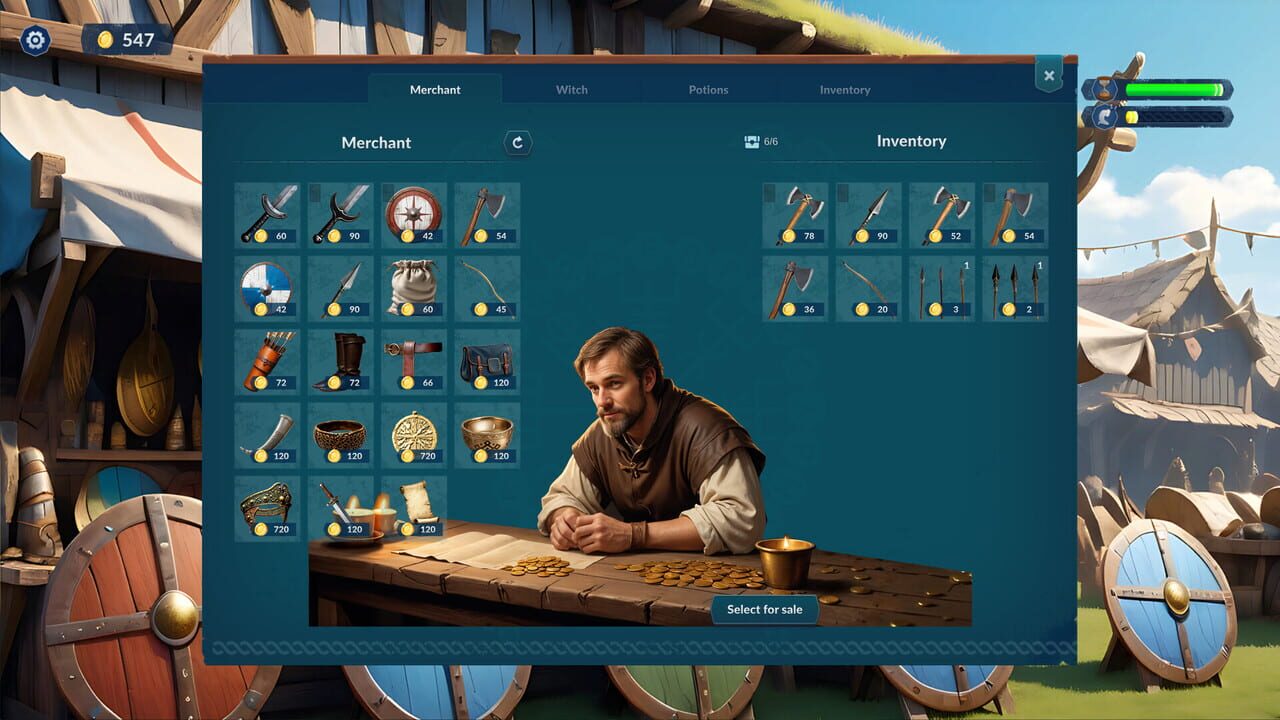Select the 60-coin sword from the Merchant
This screenshot has width=1280, height=720.
click(267, 213)
